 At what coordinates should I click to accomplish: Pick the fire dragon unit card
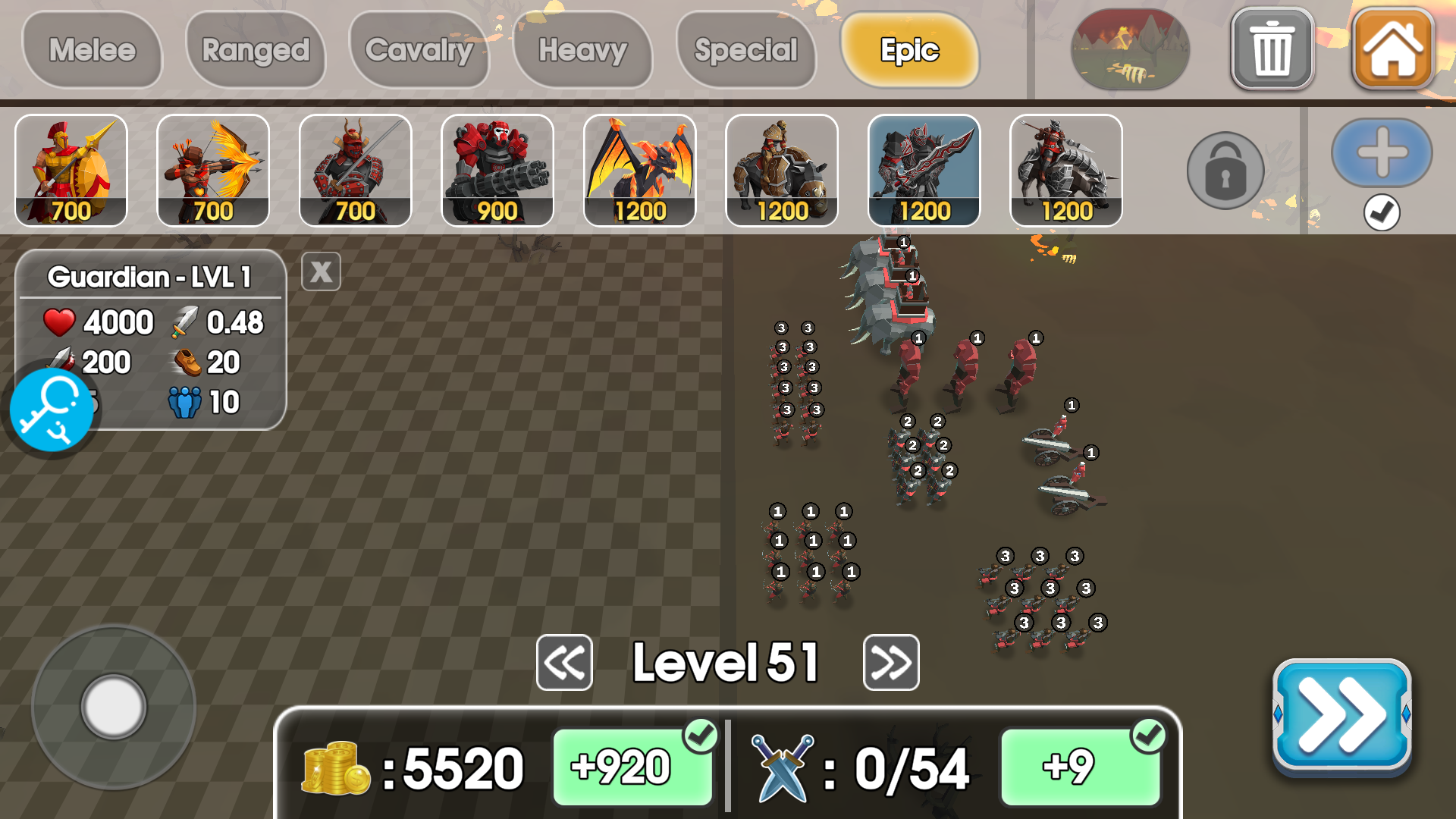(x=640, y=171)
